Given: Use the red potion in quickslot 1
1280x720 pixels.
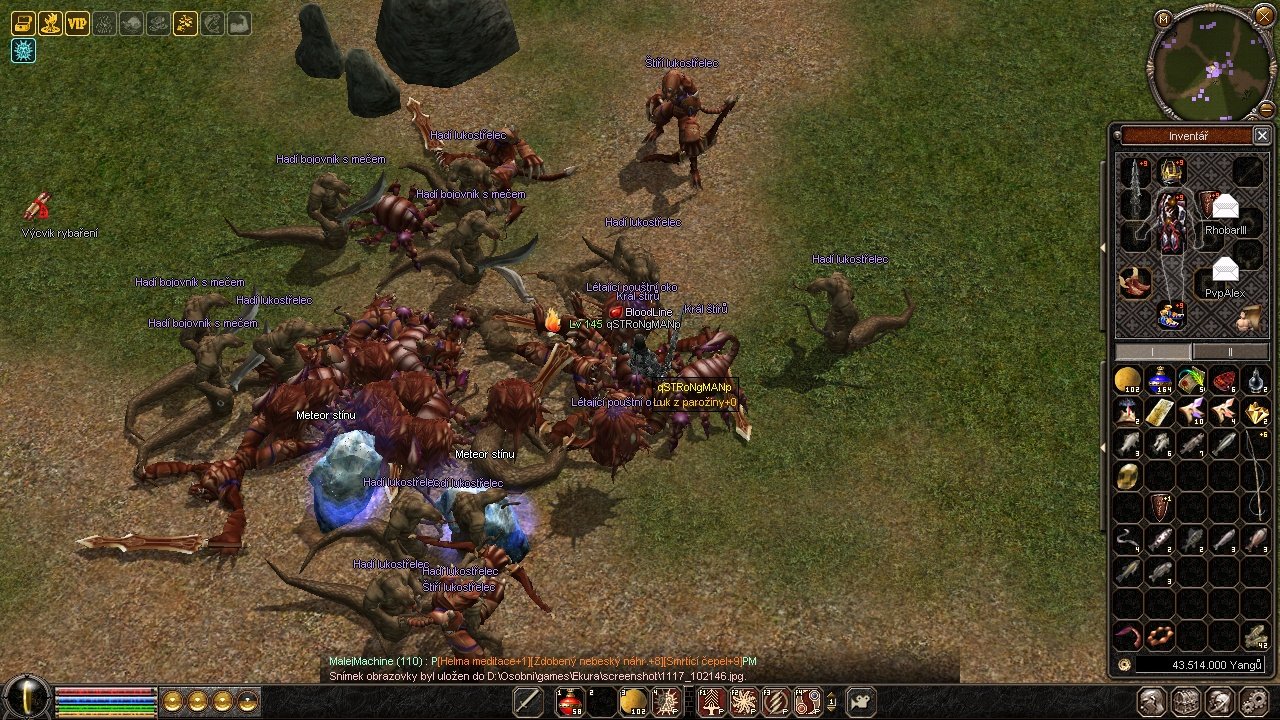Looking at the screenshot, I should pos(570,702).
